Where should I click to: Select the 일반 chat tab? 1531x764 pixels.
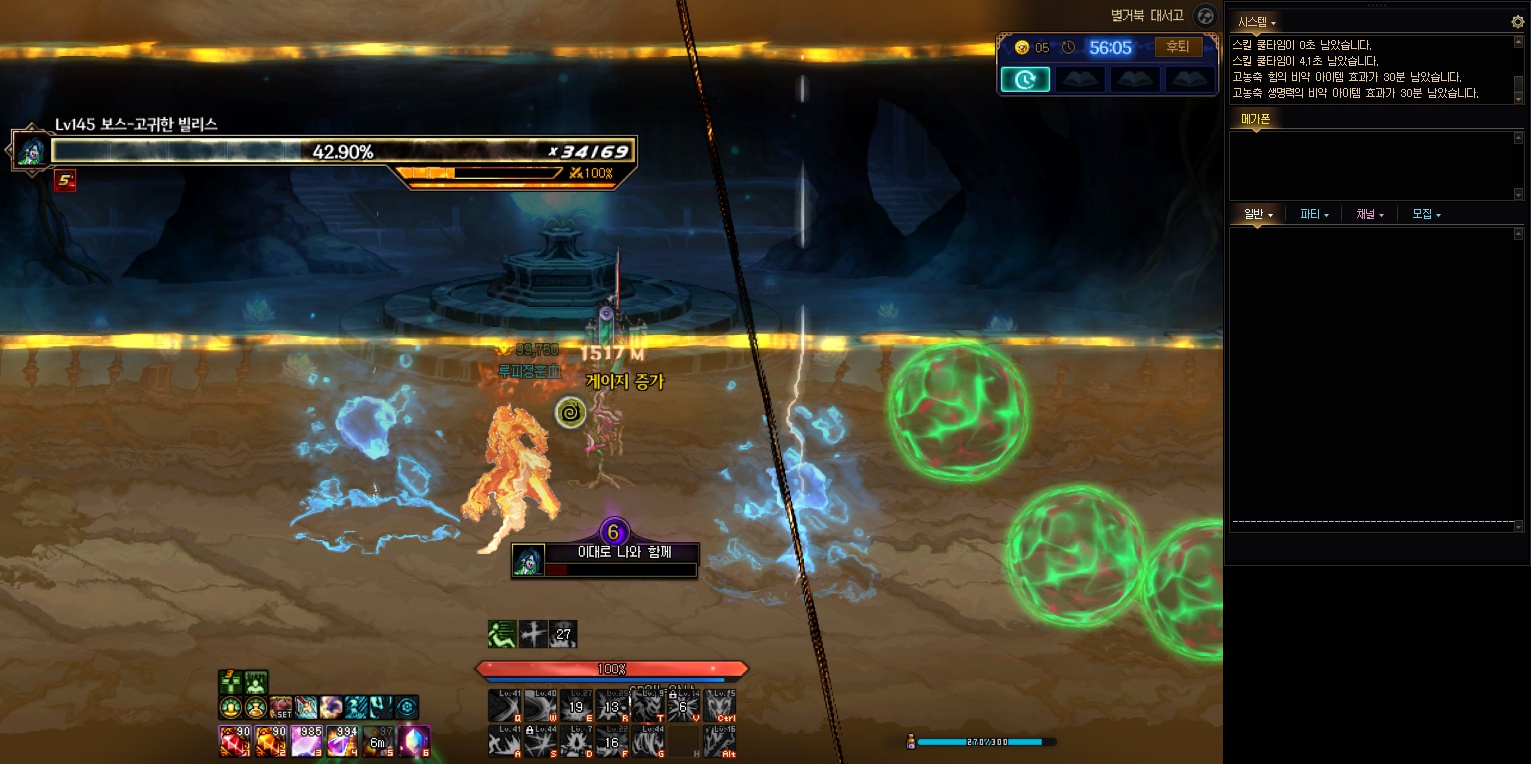tap(1257, 214)
